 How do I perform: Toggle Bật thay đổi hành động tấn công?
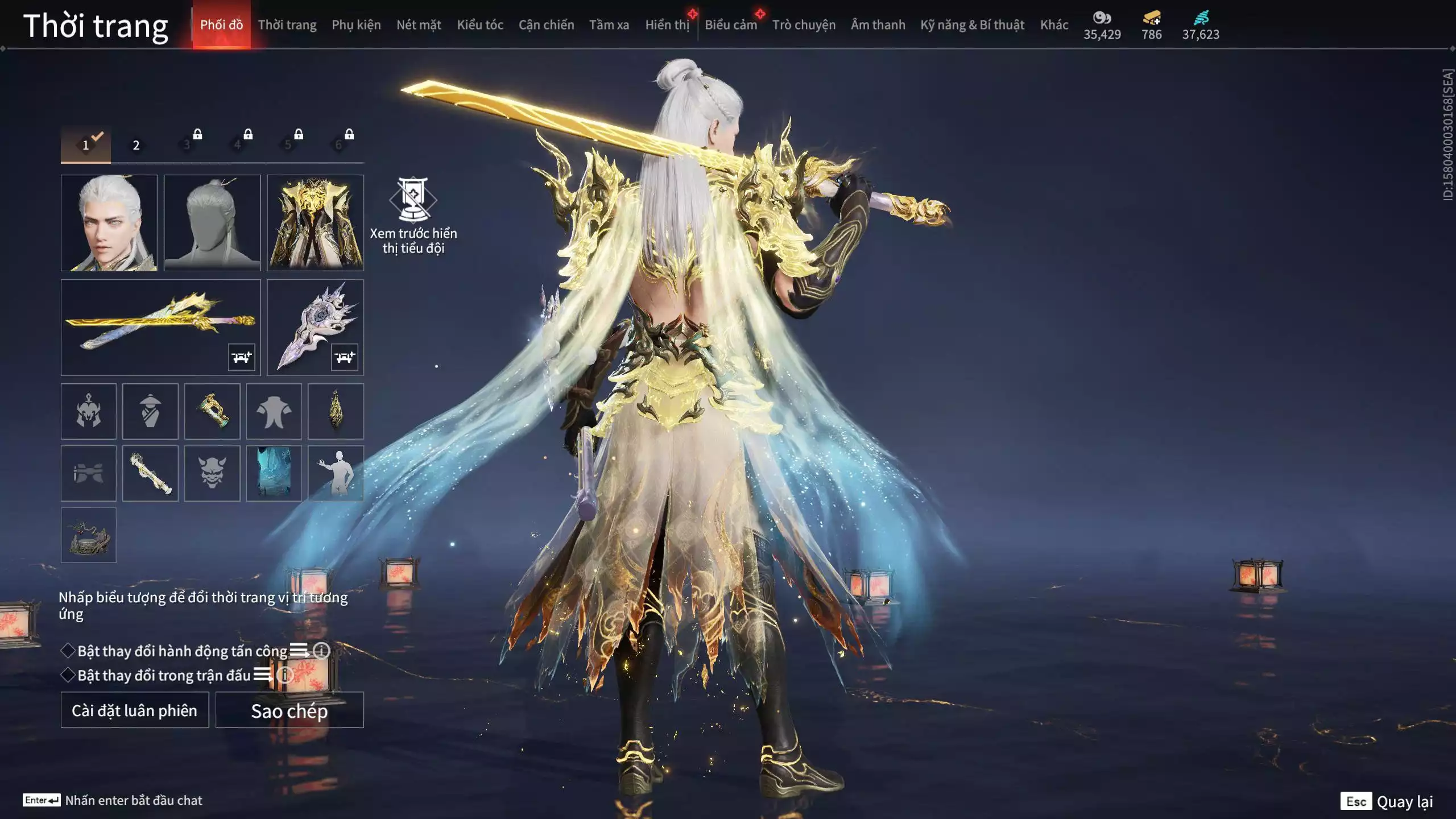68,651
